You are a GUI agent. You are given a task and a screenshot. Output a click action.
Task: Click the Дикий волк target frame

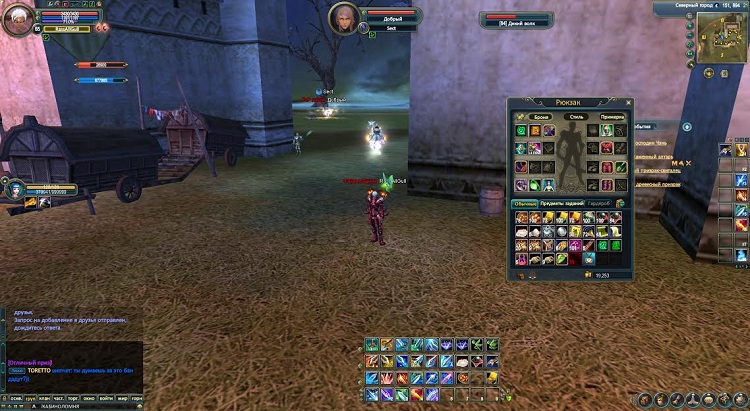coord(517,20)
